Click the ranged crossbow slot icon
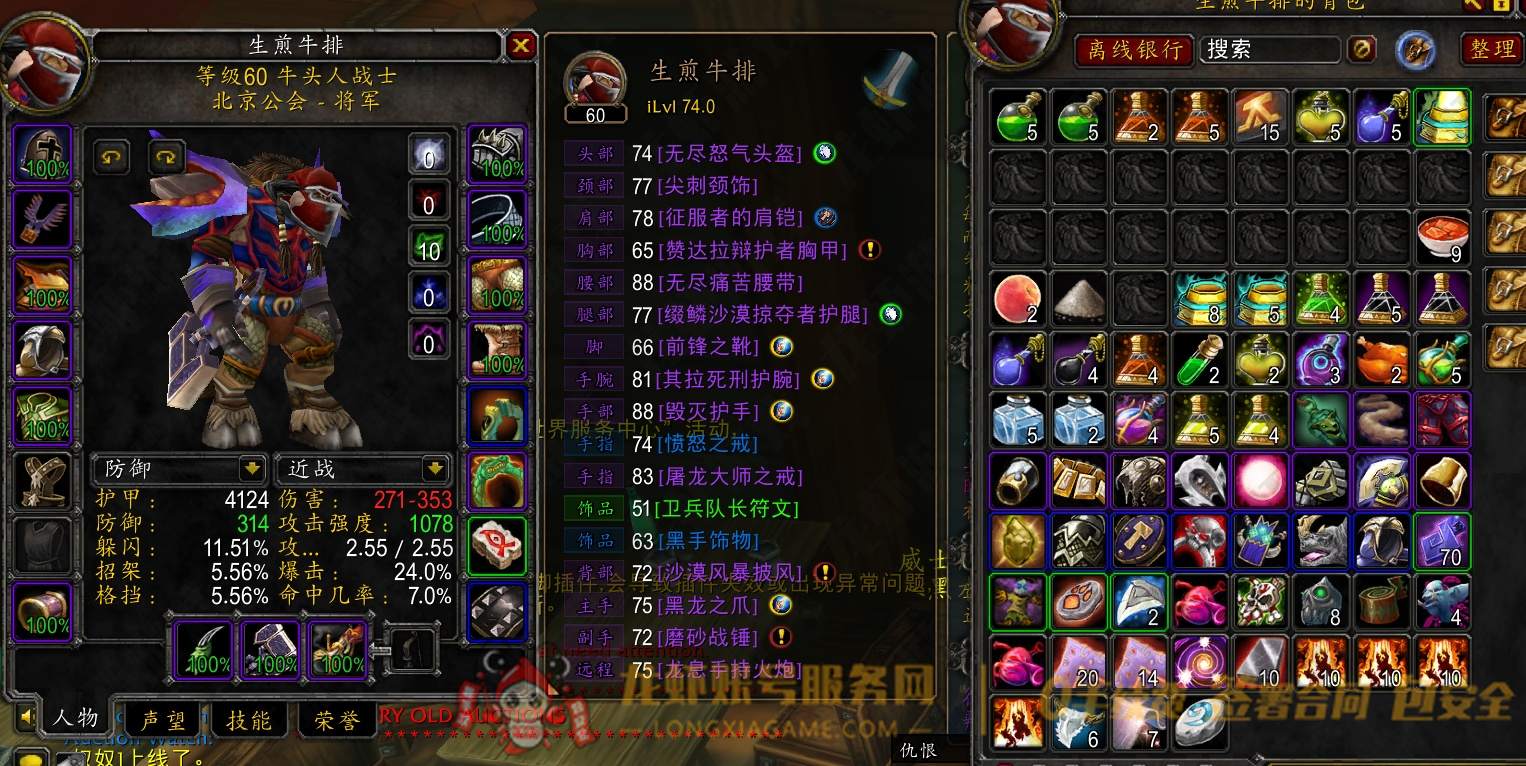Image resolution: width=1526 pixels, height=766 pixels. point(338,650)
